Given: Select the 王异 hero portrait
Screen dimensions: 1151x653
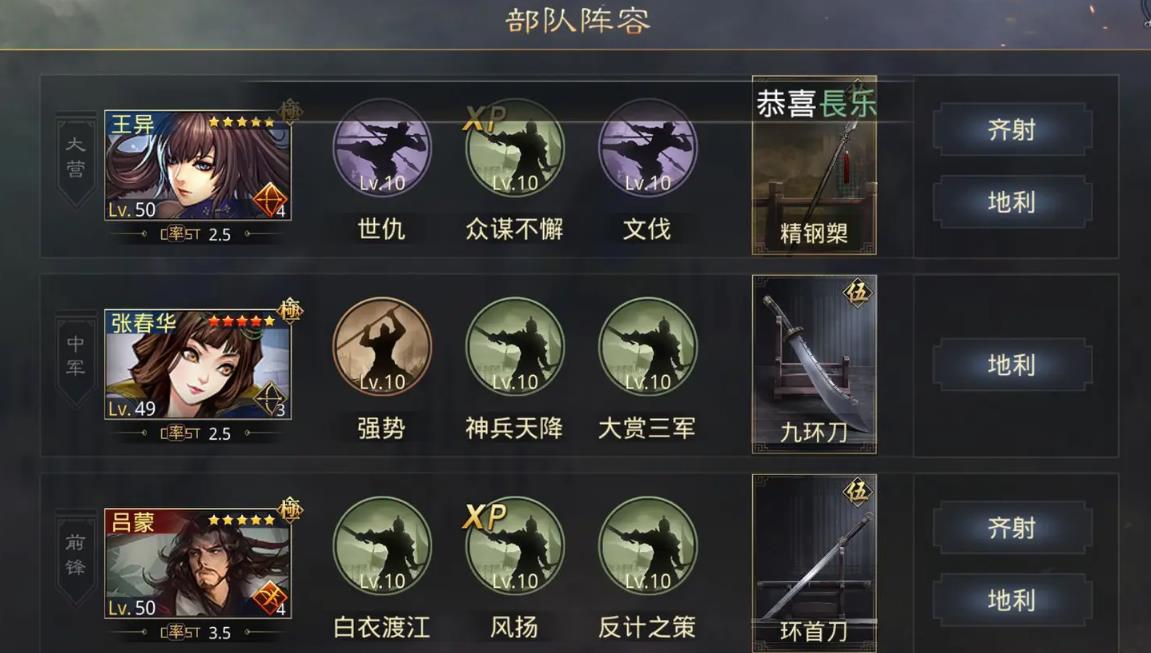Looking at the screenshot, I should coord(197,165).
